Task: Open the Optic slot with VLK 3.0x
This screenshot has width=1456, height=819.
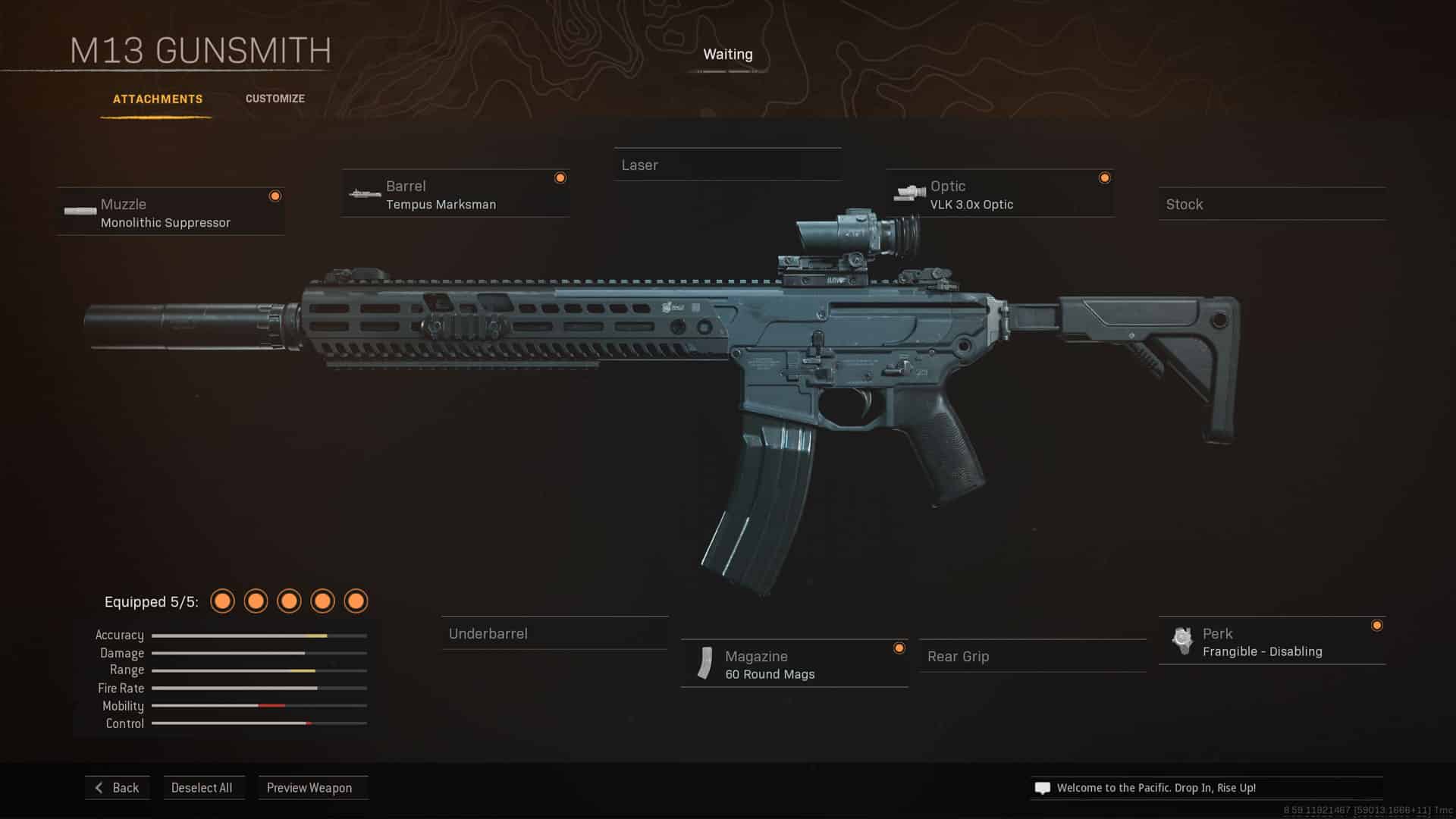Action: coord(999,194)
